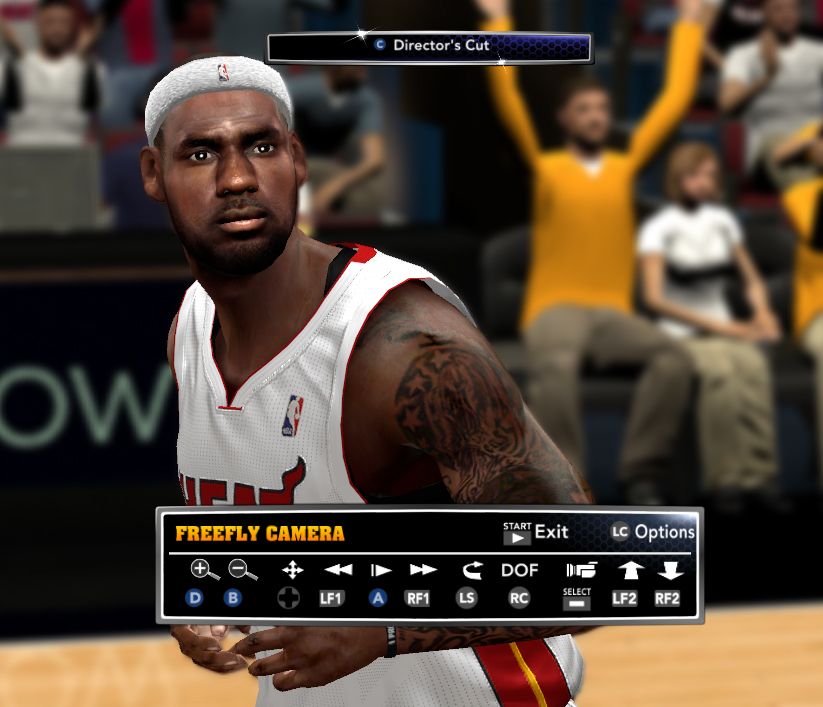Select the four-arrow move camera icon

pyautogui.click(x=292, y=570)
